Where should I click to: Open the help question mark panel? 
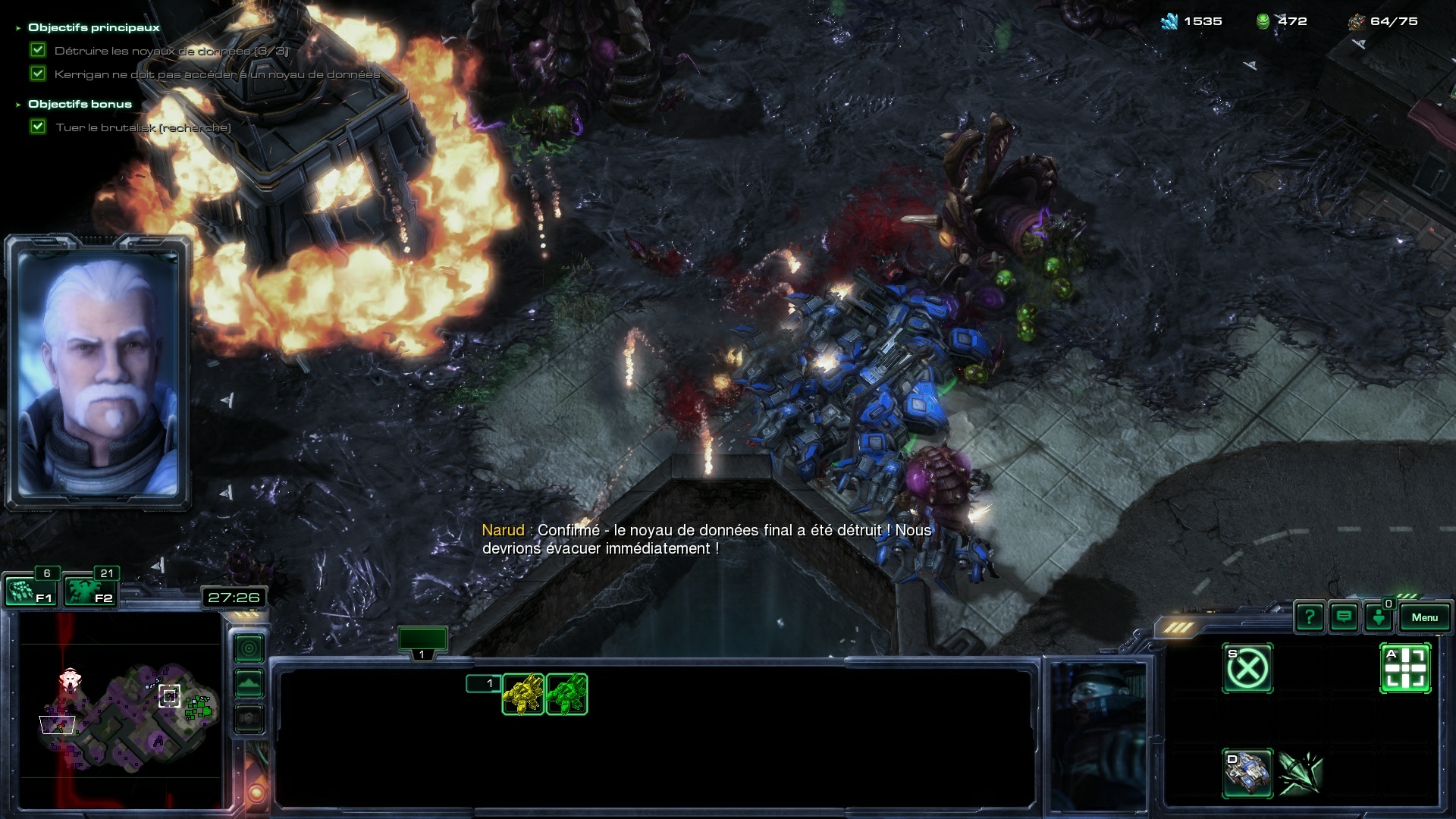point(1310,617)
